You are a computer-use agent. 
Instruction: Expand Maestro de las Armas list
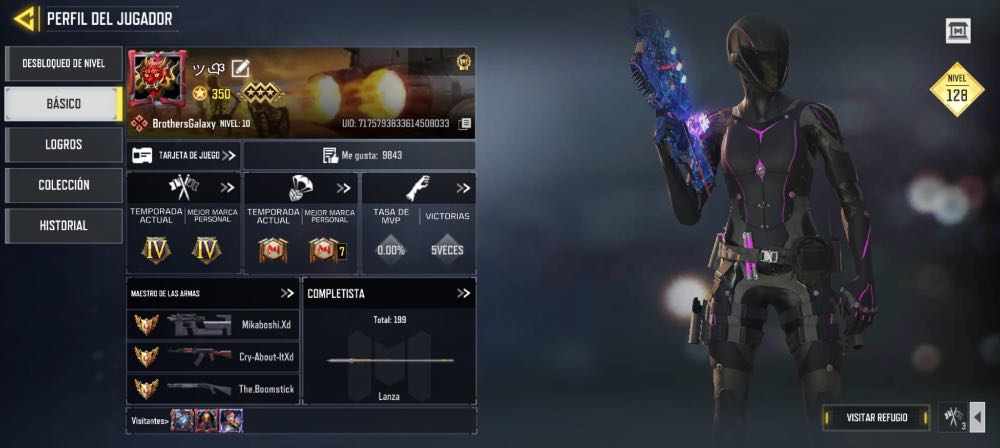pos(287,293)
